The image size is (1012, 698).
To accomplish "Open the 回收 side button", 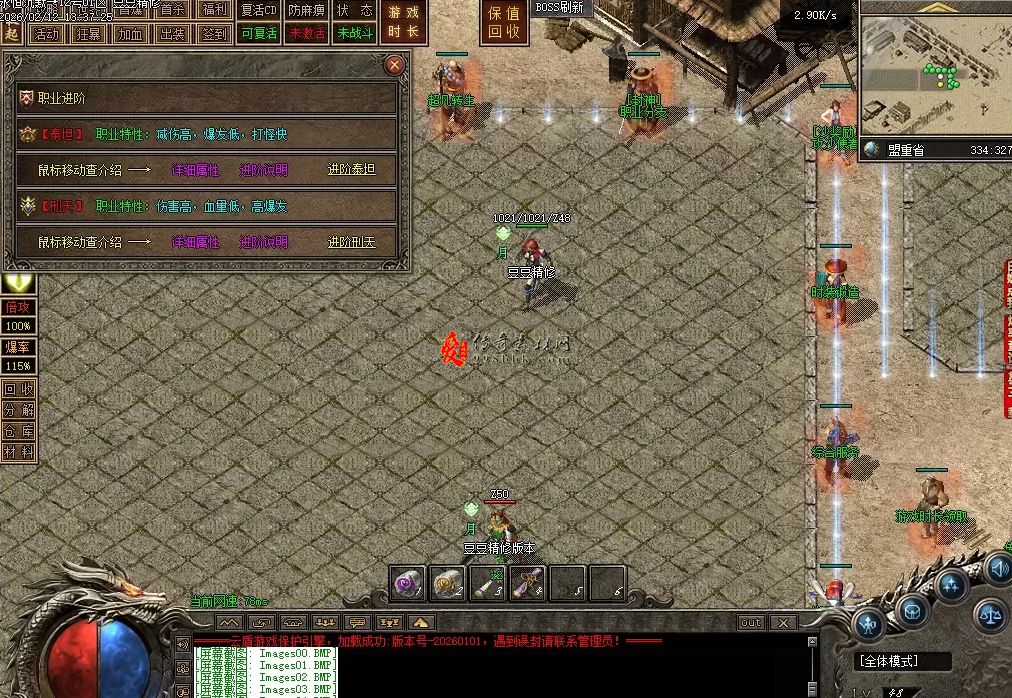I will pos(18,390).
